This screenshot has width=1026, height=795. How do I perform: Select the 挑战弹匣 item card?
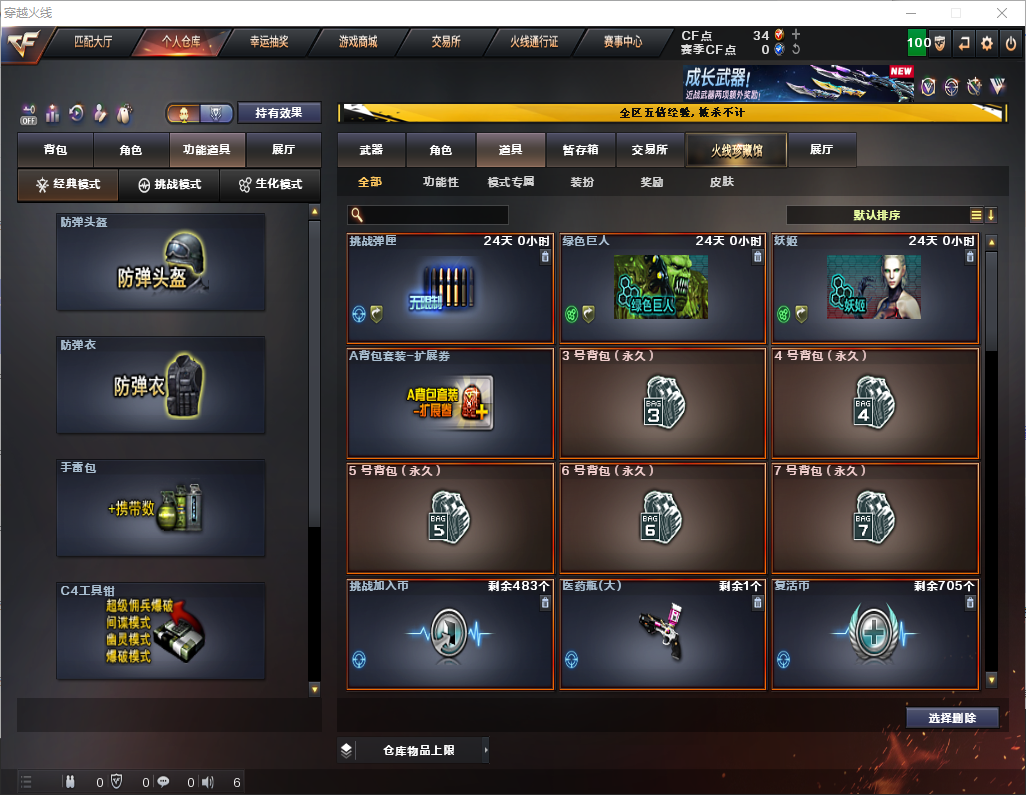pos(450,288)
